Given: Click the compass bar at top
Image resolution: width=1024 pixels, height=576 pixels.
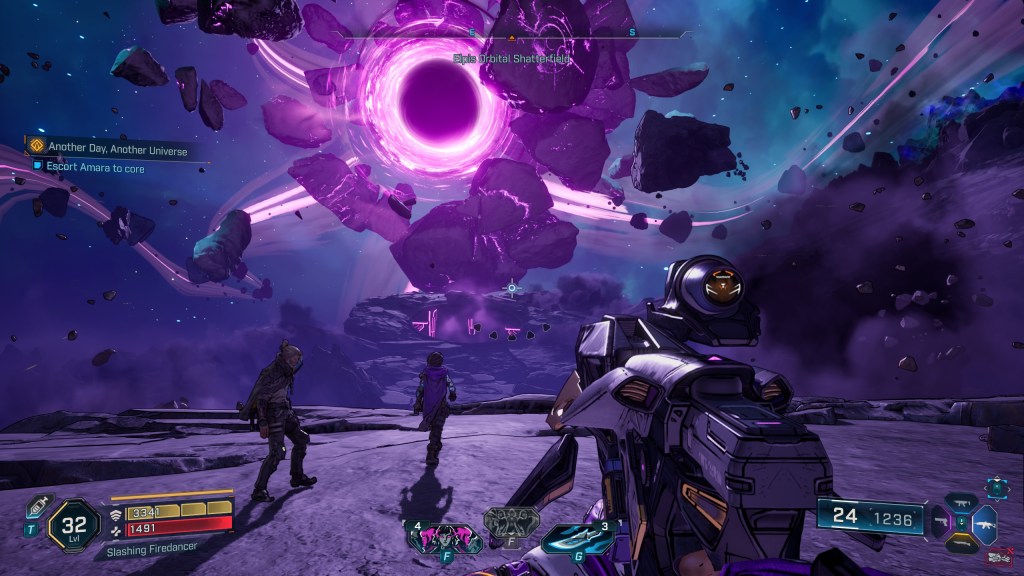Looking at the screenshot, I should pyautogui.click(x=511, y=35).
